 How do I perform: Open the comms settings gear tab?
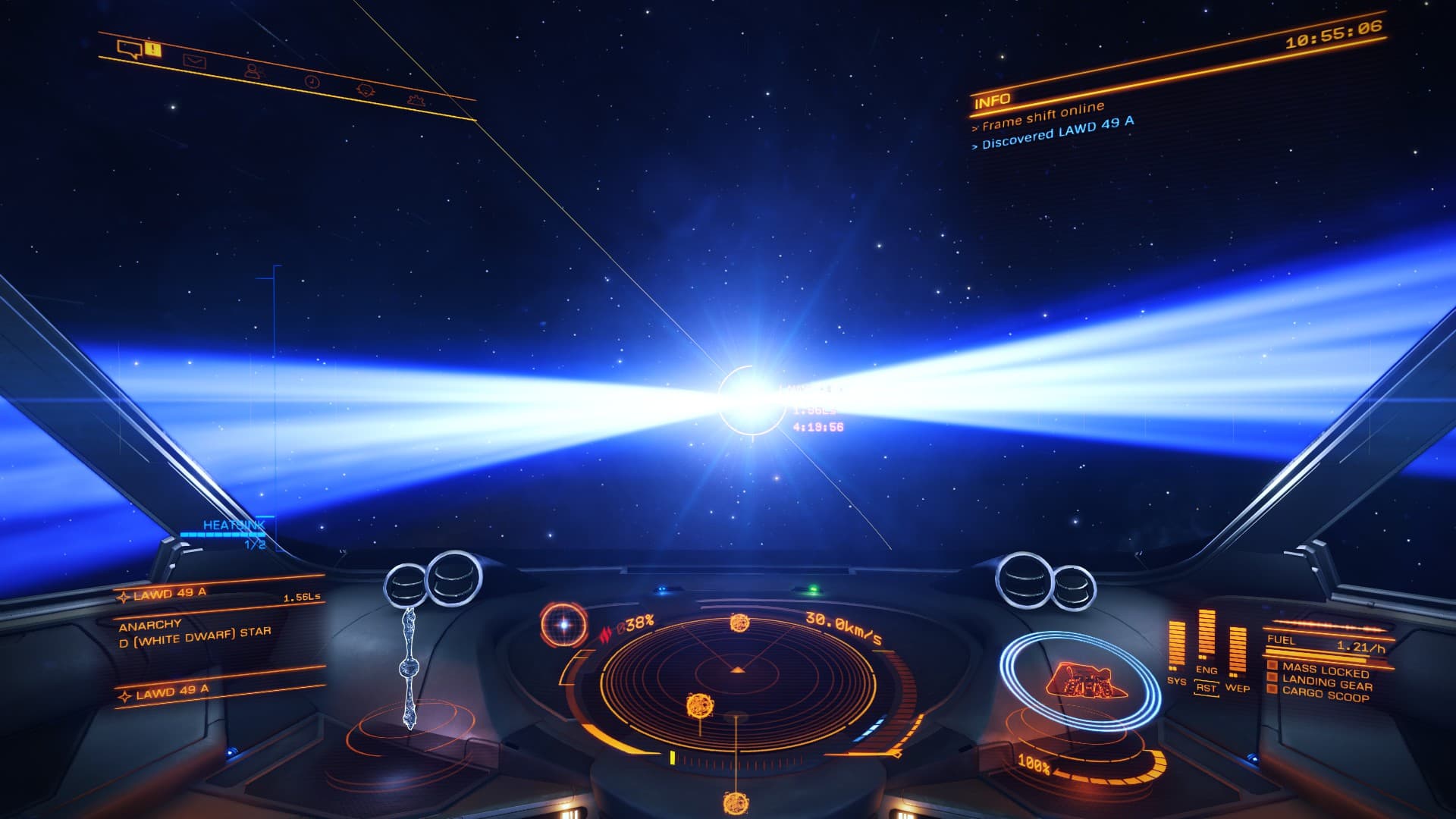tap(415, 99)
